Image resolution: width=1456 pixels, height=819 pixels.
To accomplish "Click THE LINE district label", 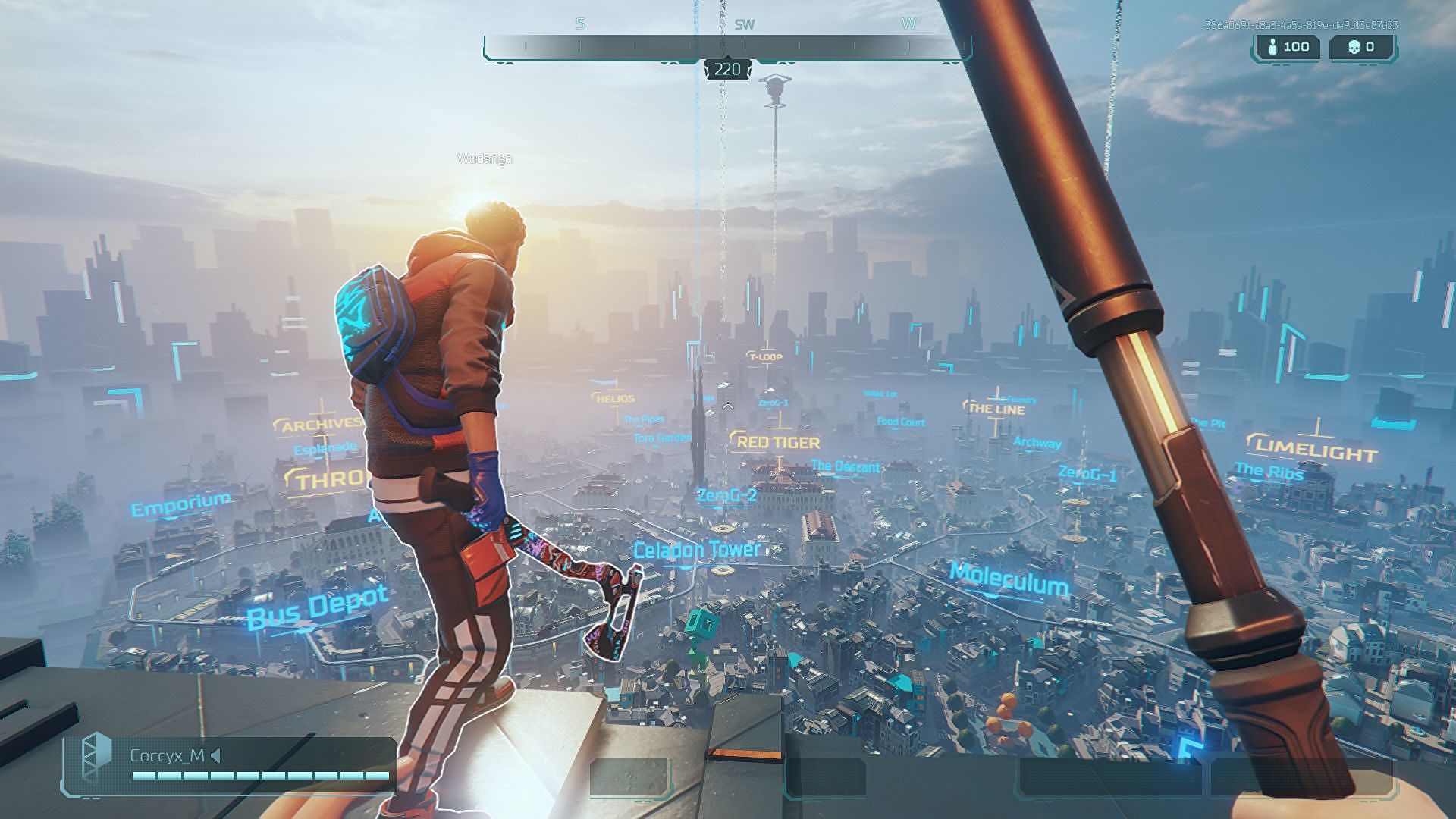I will click(x=993, y=408).
